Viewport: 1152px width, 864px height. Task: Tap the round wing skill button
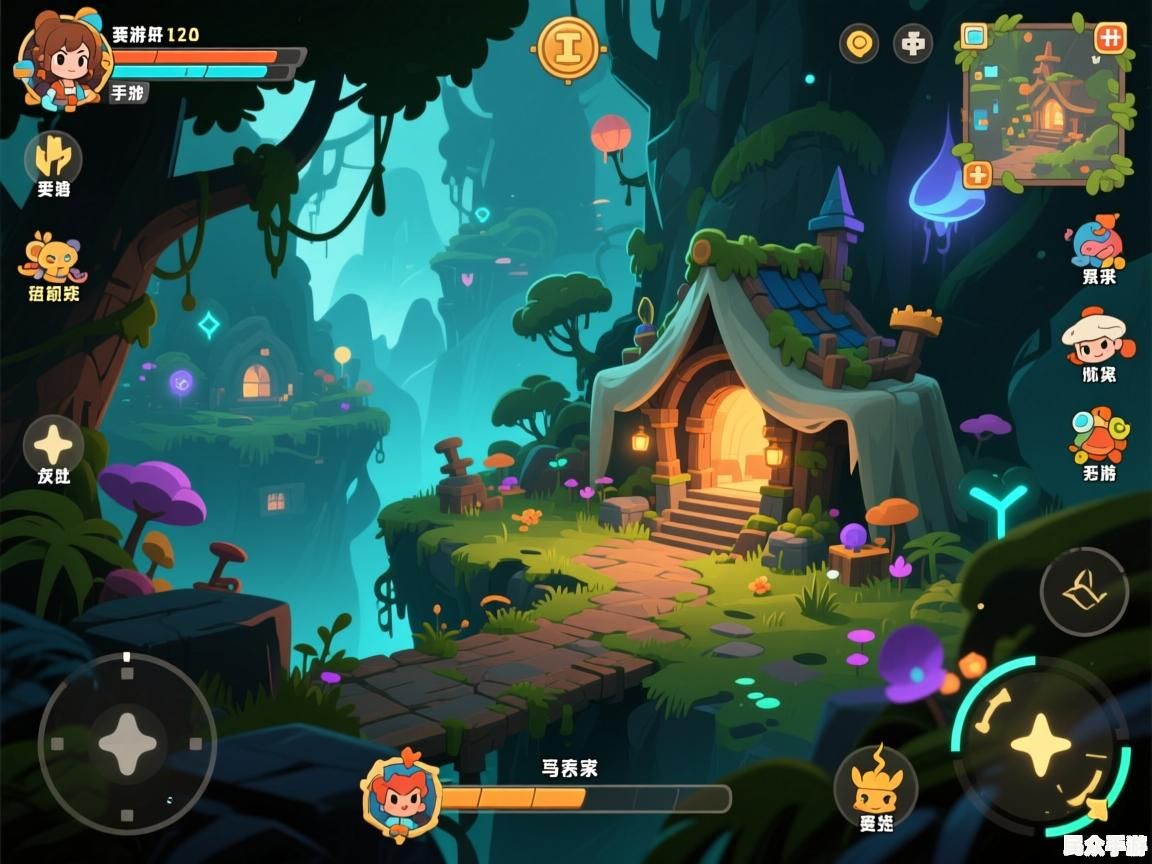click(x=1084, y=591)
